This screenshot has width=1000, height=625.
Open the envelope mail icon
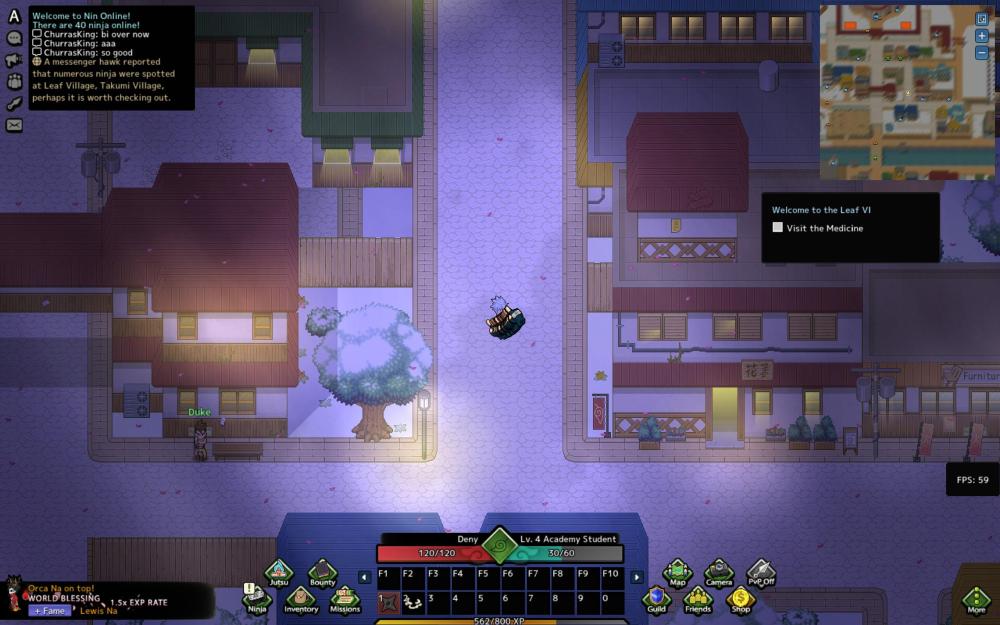pyautogui.click(x=14, y=125)
